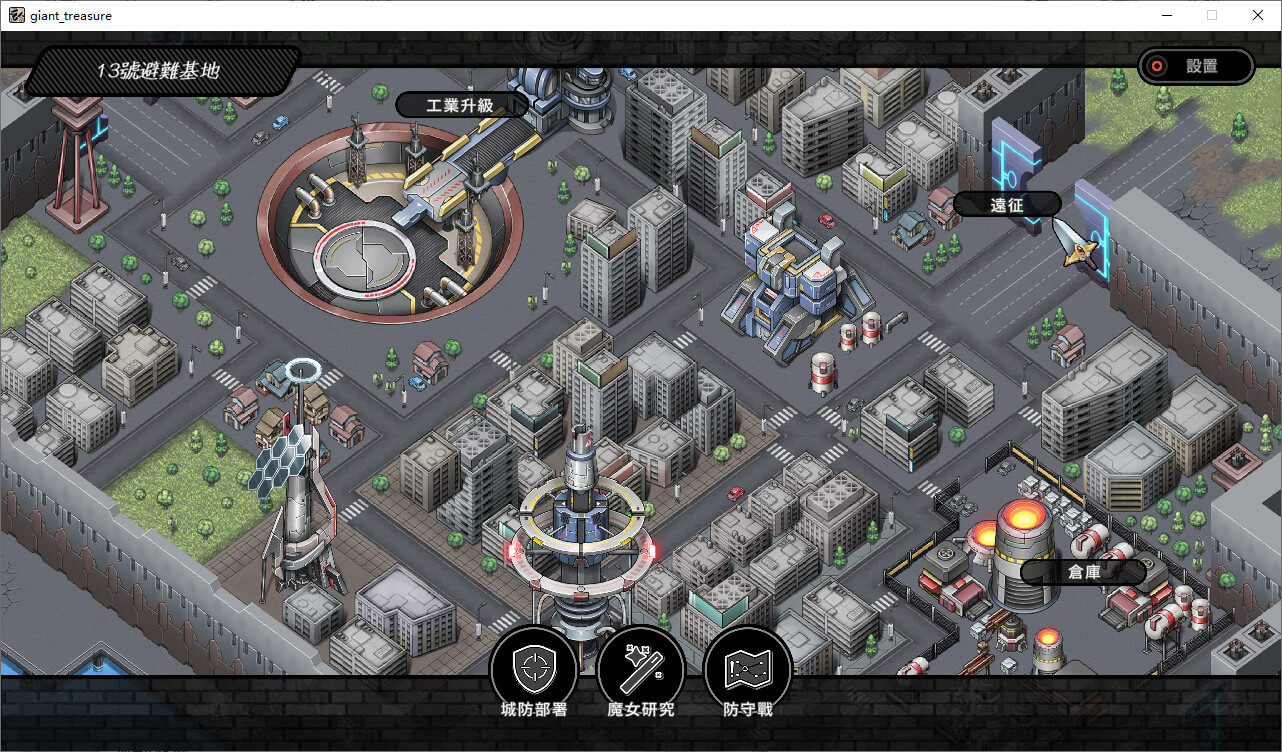Image resolution: width=1282 pixels, height=752 pixels.
Task: Close the giant_treasure window
Action: coord(1258,15)
